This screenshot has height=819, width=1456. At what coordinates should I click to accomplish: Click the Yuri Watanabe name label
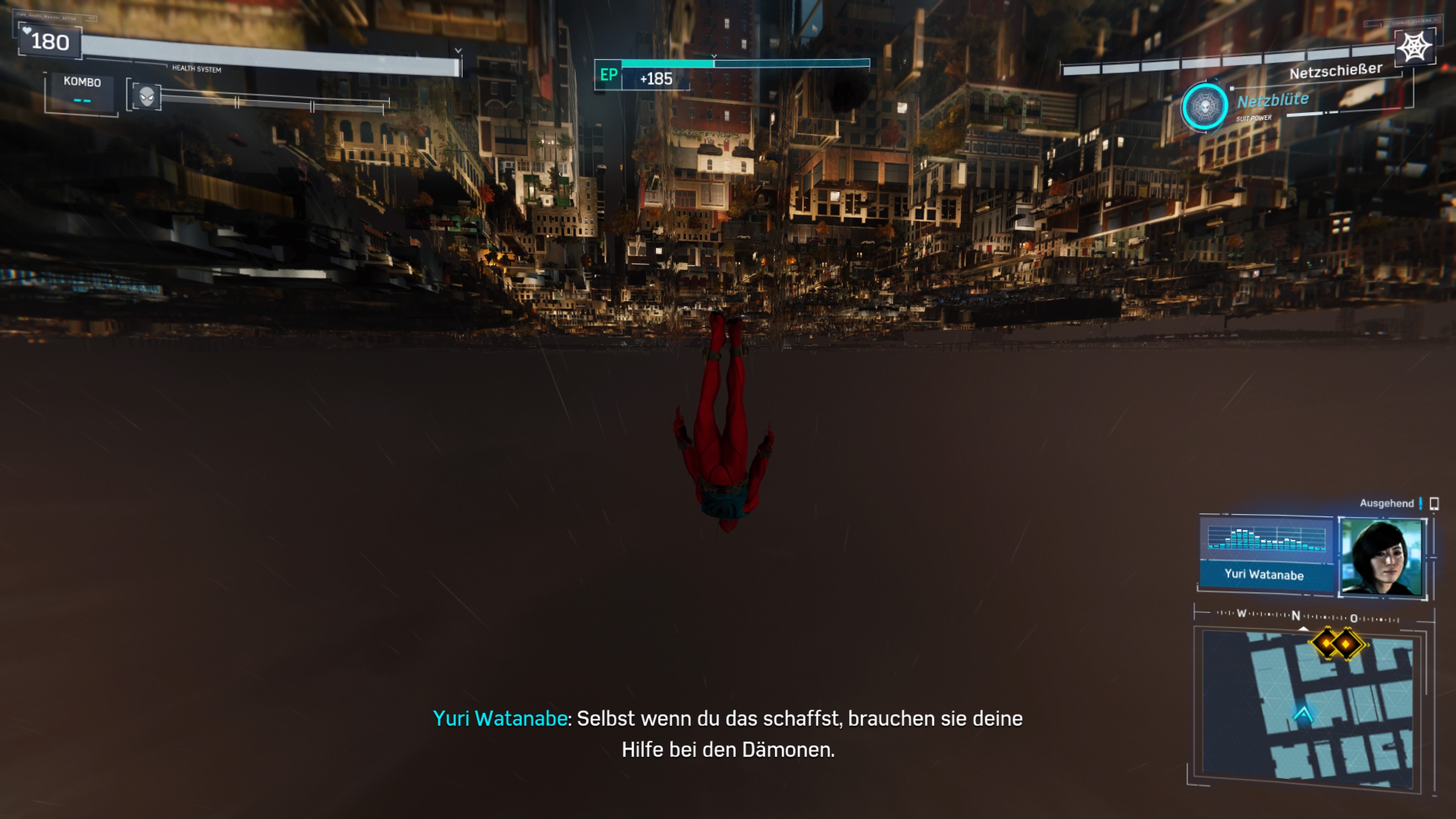(1266, 576)
